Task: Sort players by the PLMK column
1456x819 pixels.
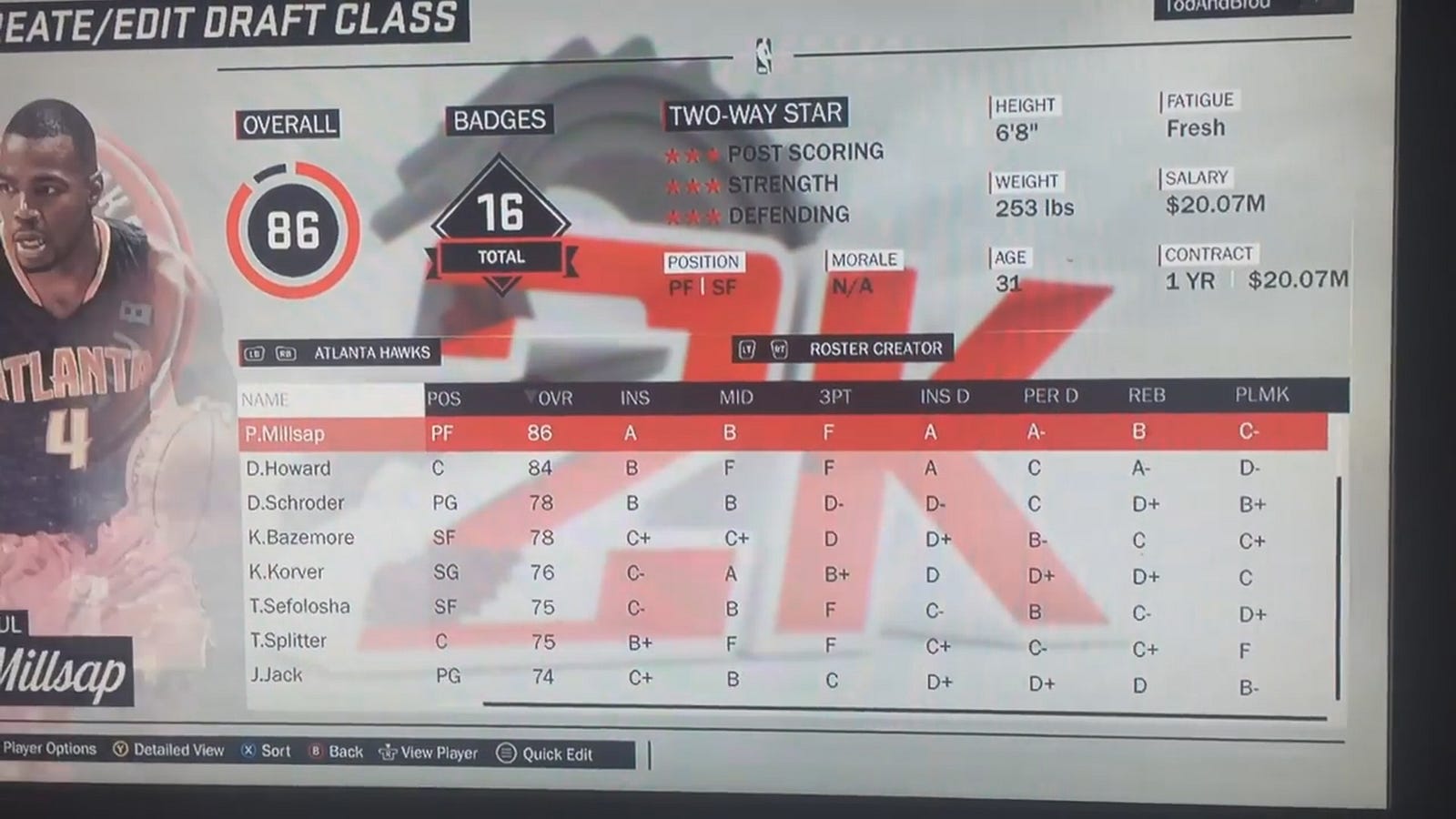Action: 1261,394
